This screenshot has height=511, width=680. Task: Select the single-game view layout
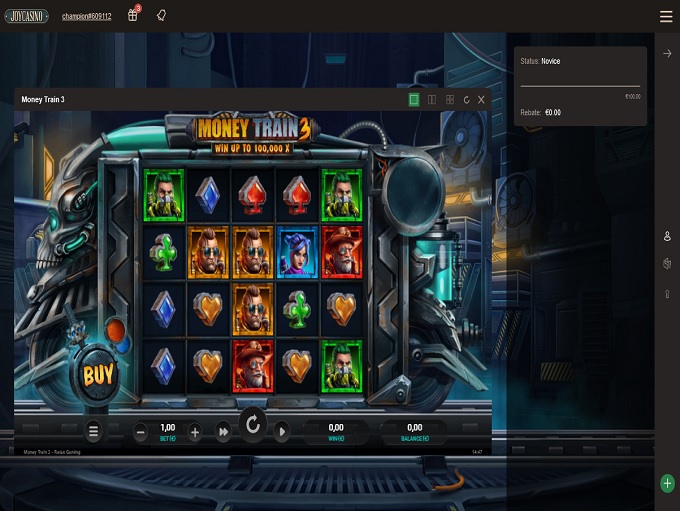click(x=414, y=100)
